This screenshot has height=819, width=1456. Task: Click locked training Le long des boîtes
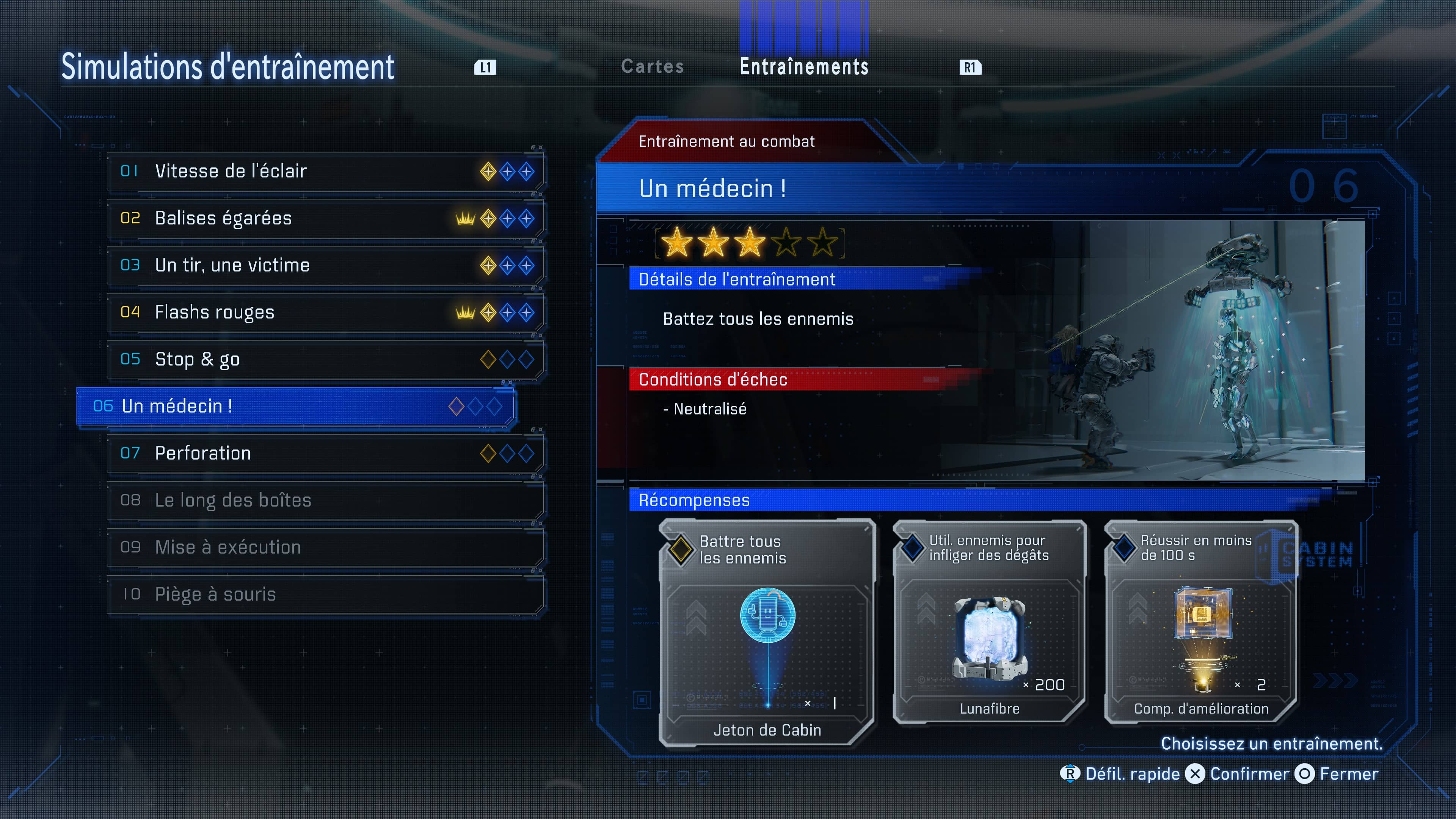325,500
